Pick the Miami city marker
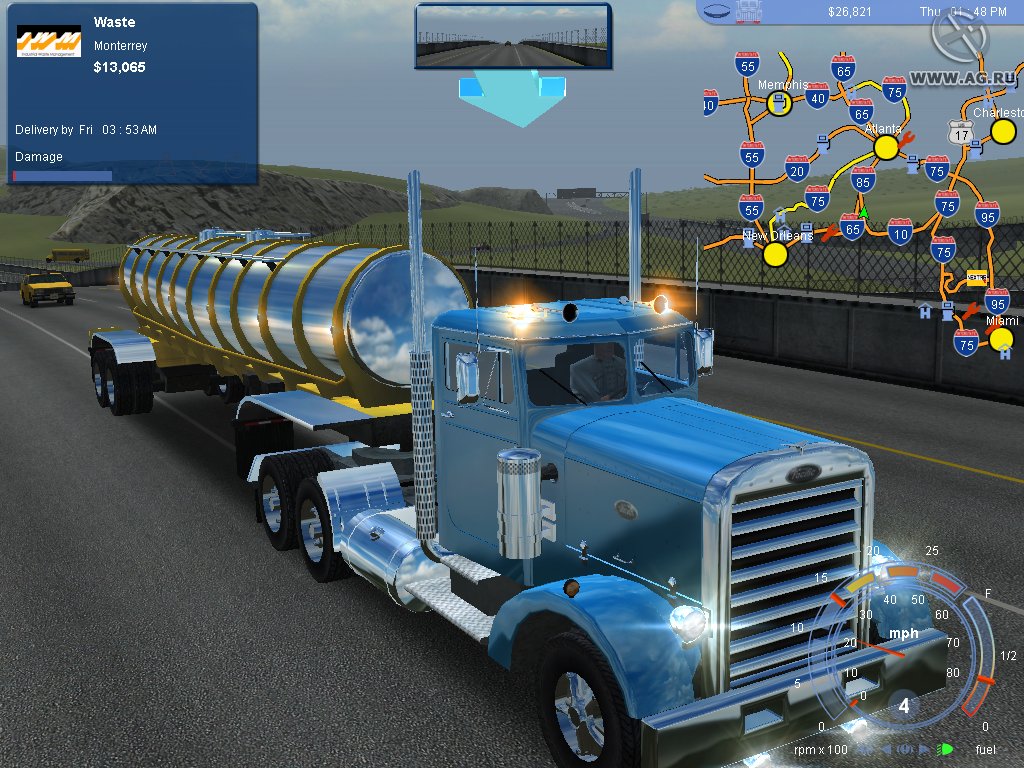The width and height of the screenshot is (1024, 768). 1001,338
